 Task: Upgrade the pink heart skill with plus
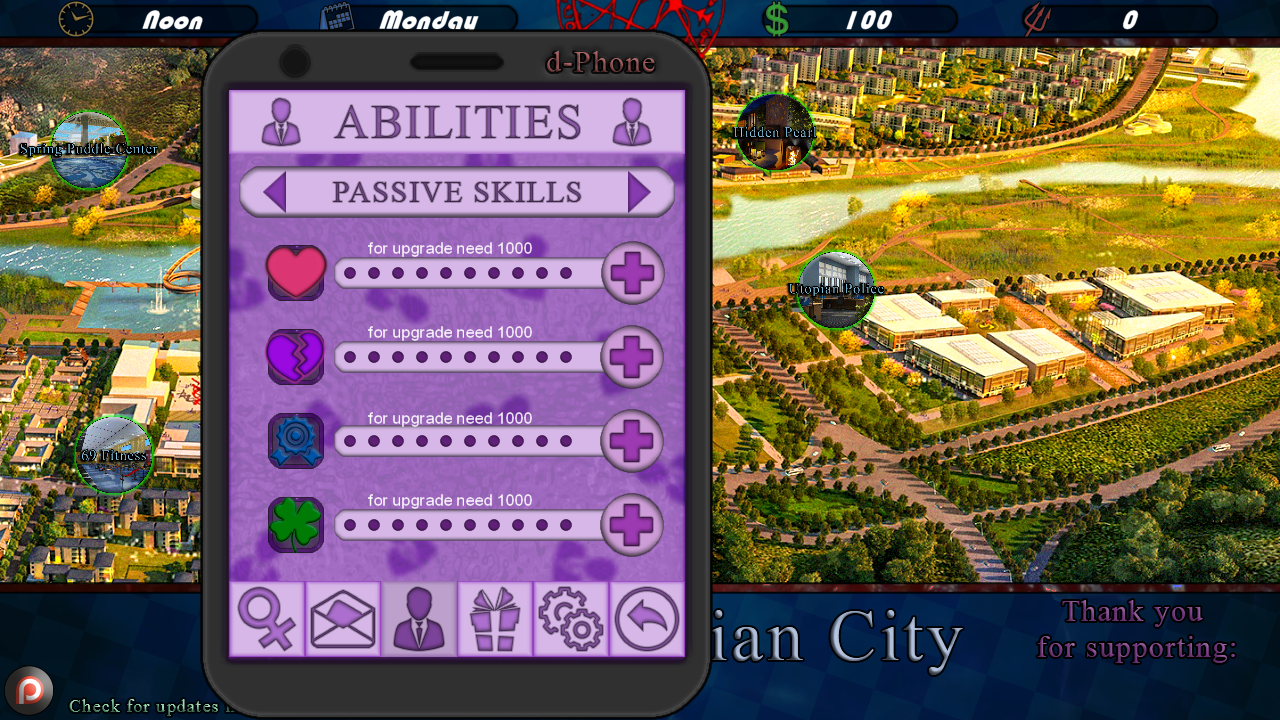(632, 273)
